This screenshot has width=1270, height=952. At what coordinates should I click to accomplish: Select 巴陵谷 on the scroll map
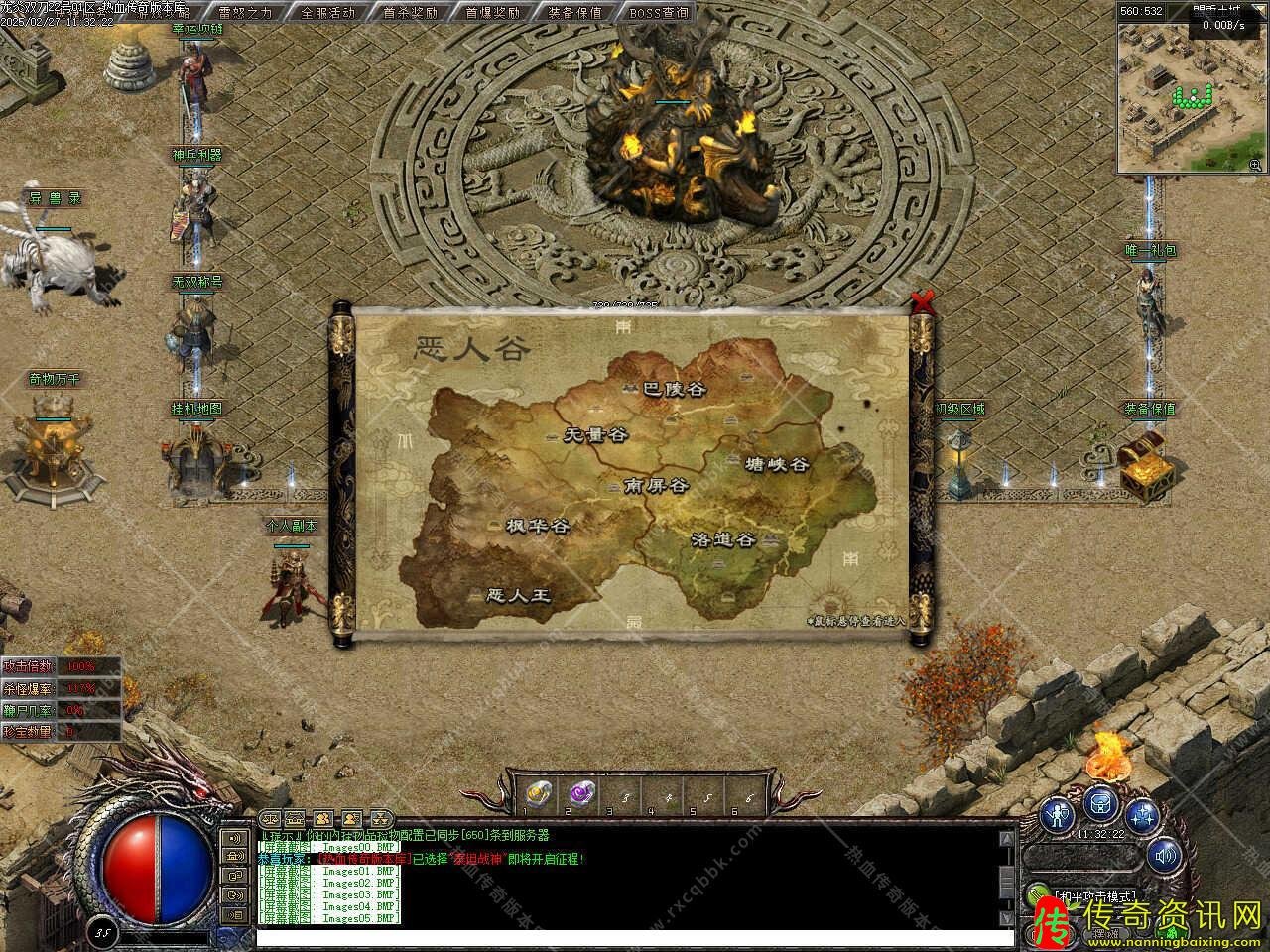click(674, 390)
